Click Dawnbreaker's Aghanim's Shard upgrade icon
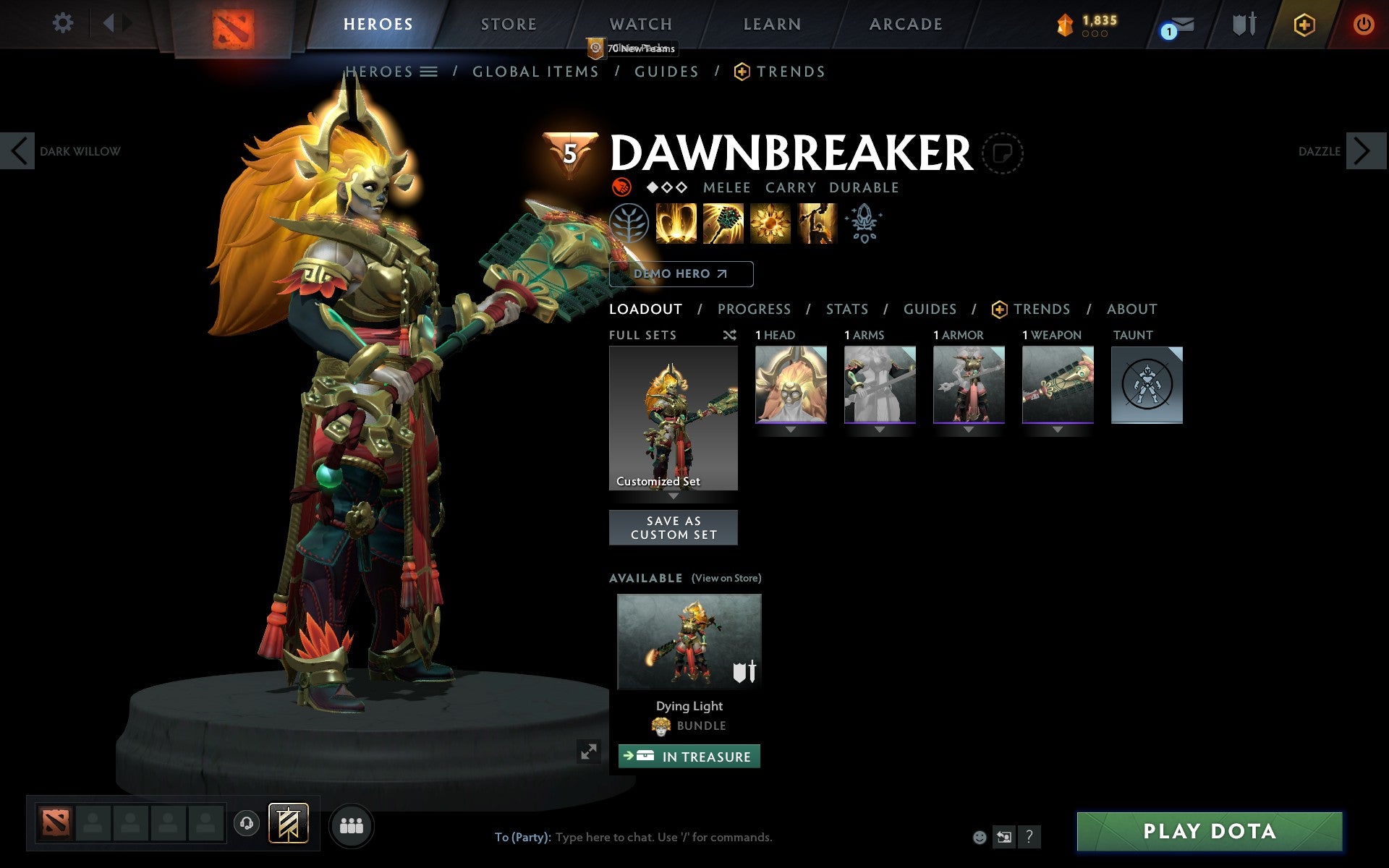Image resolution: width=1389 pixels, height=868 pixels. pyautogui.click(x=865, y=224)
